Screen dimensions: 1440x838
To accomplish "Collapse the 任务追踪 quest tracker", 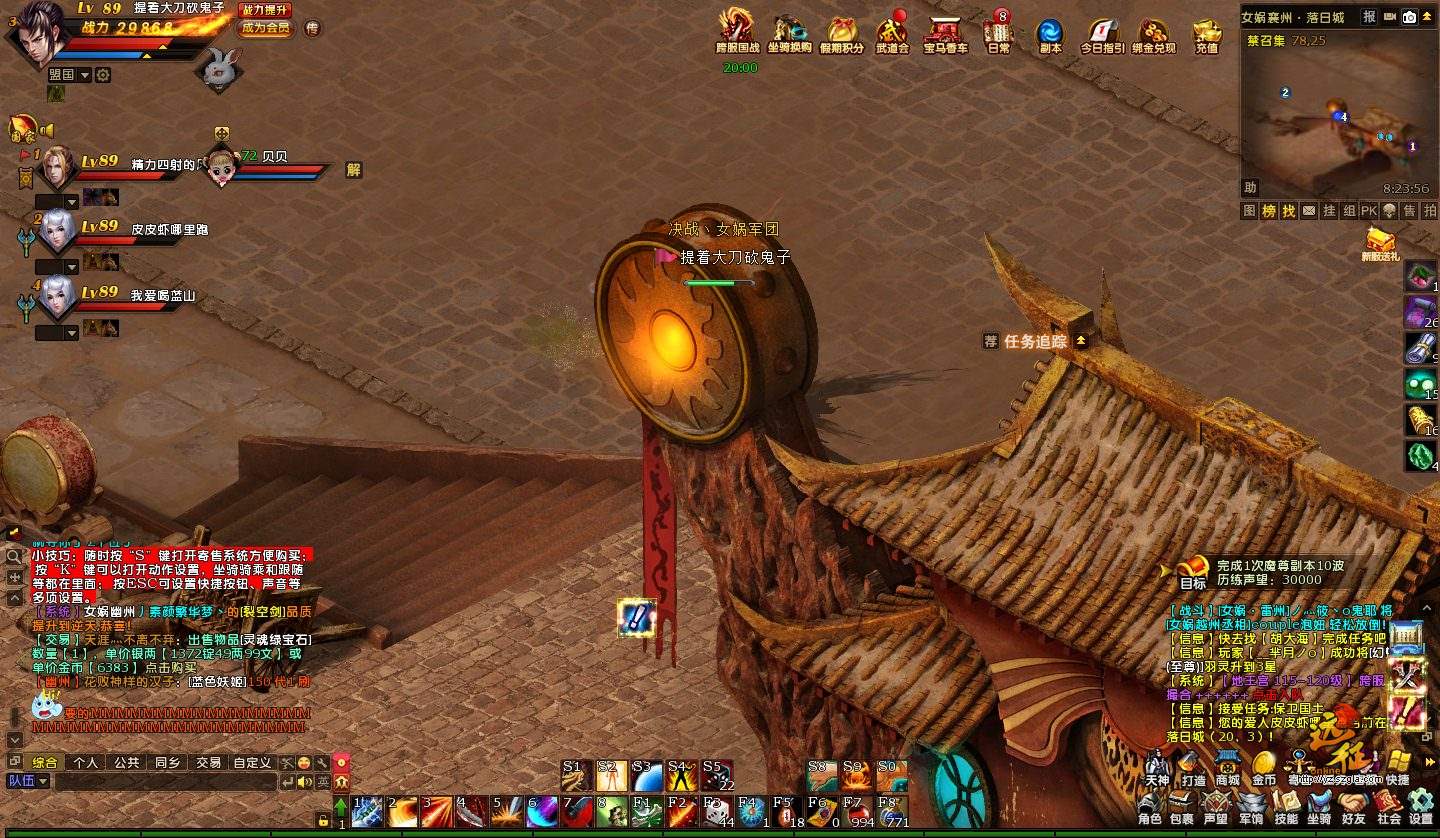I will pos(1080,341).
